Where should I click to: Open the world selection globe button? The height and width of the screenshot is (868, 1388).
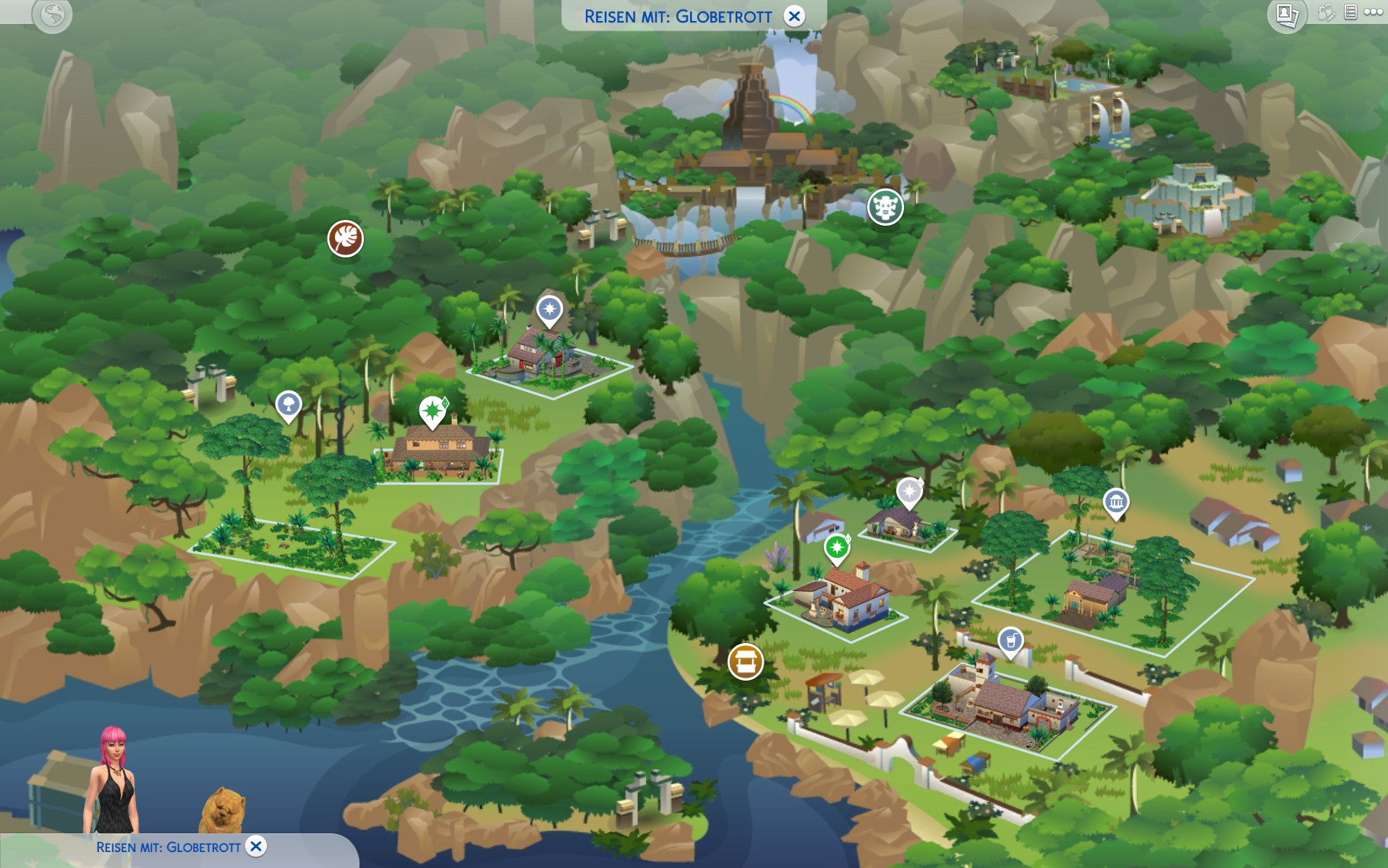tap(53, 14)
